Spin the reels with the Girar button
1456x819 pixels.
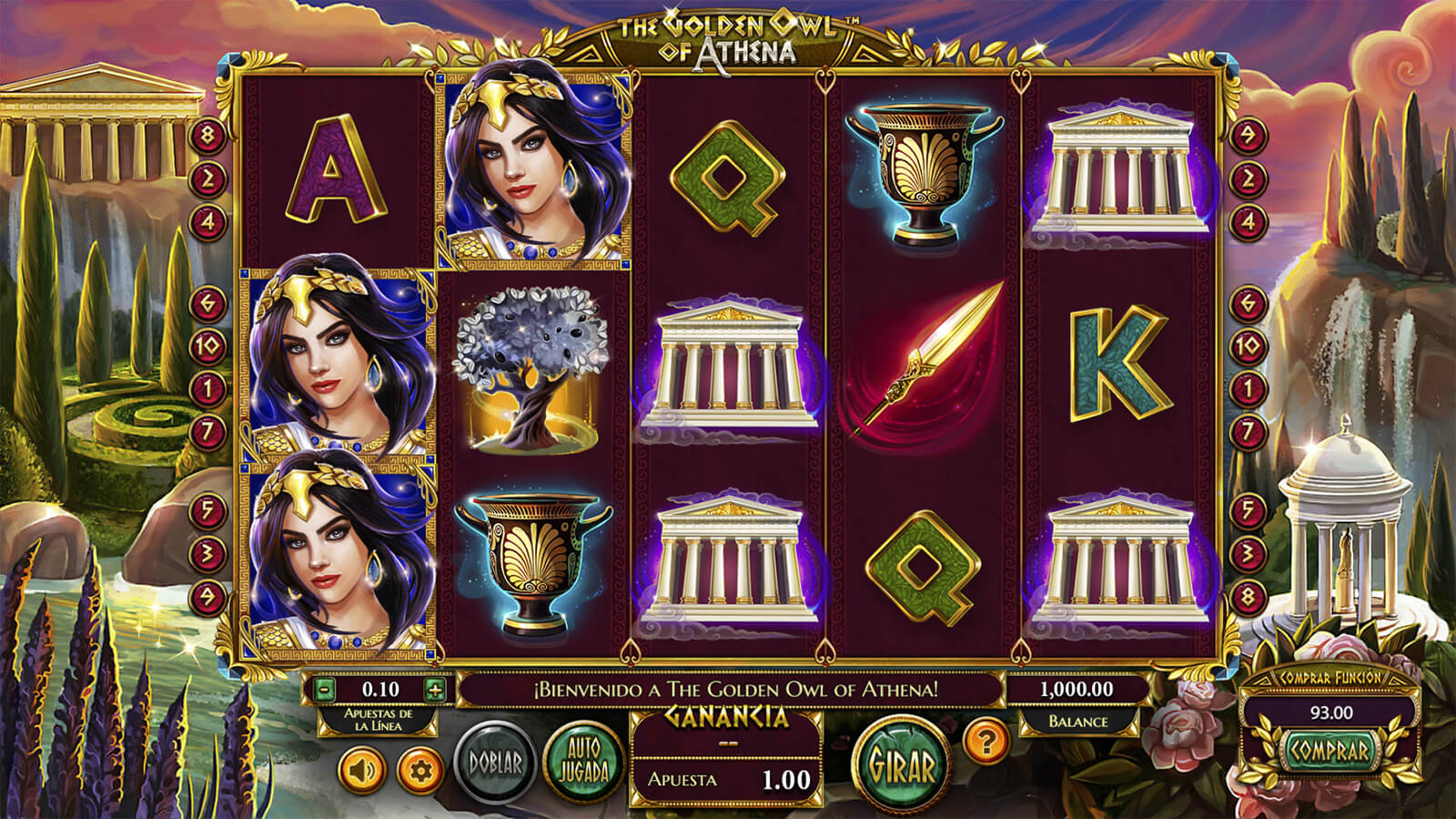click(902, 766)
